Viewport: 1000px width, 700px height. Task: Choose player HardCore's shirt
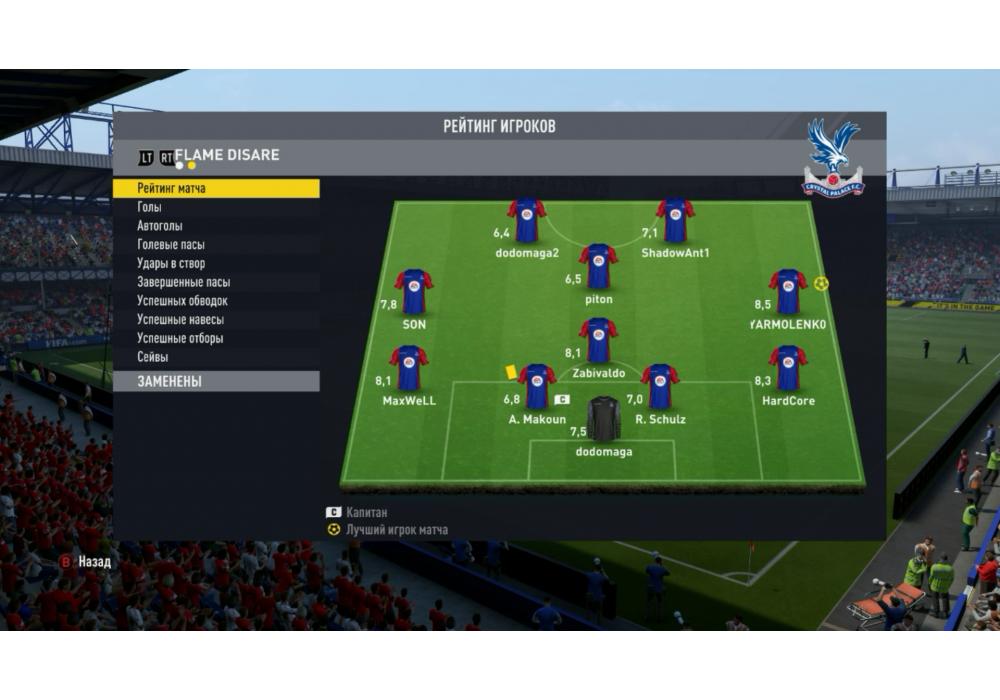[788, 368]
